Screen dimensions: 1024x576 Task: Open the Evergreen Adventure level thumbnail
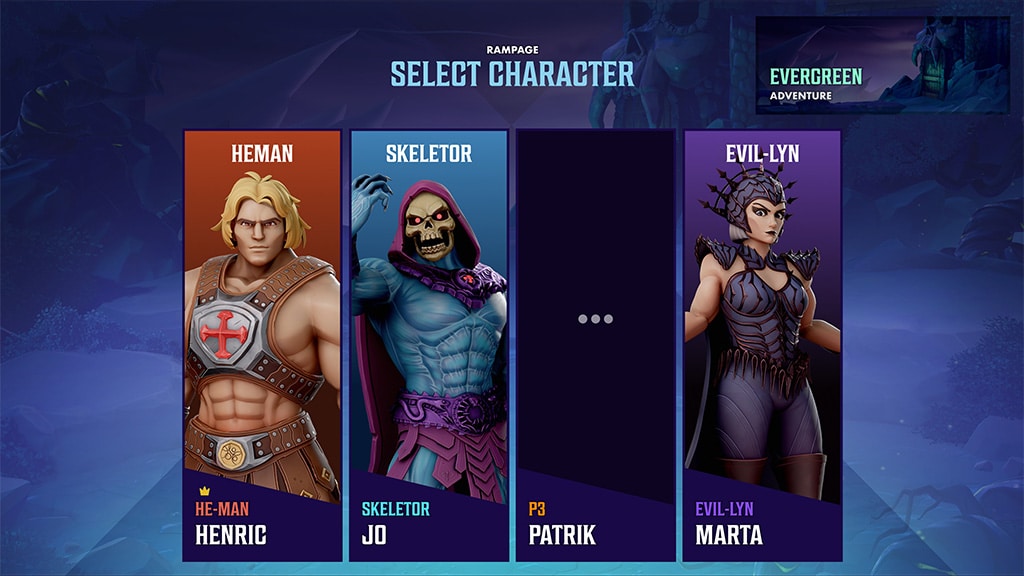pos(881,64)
